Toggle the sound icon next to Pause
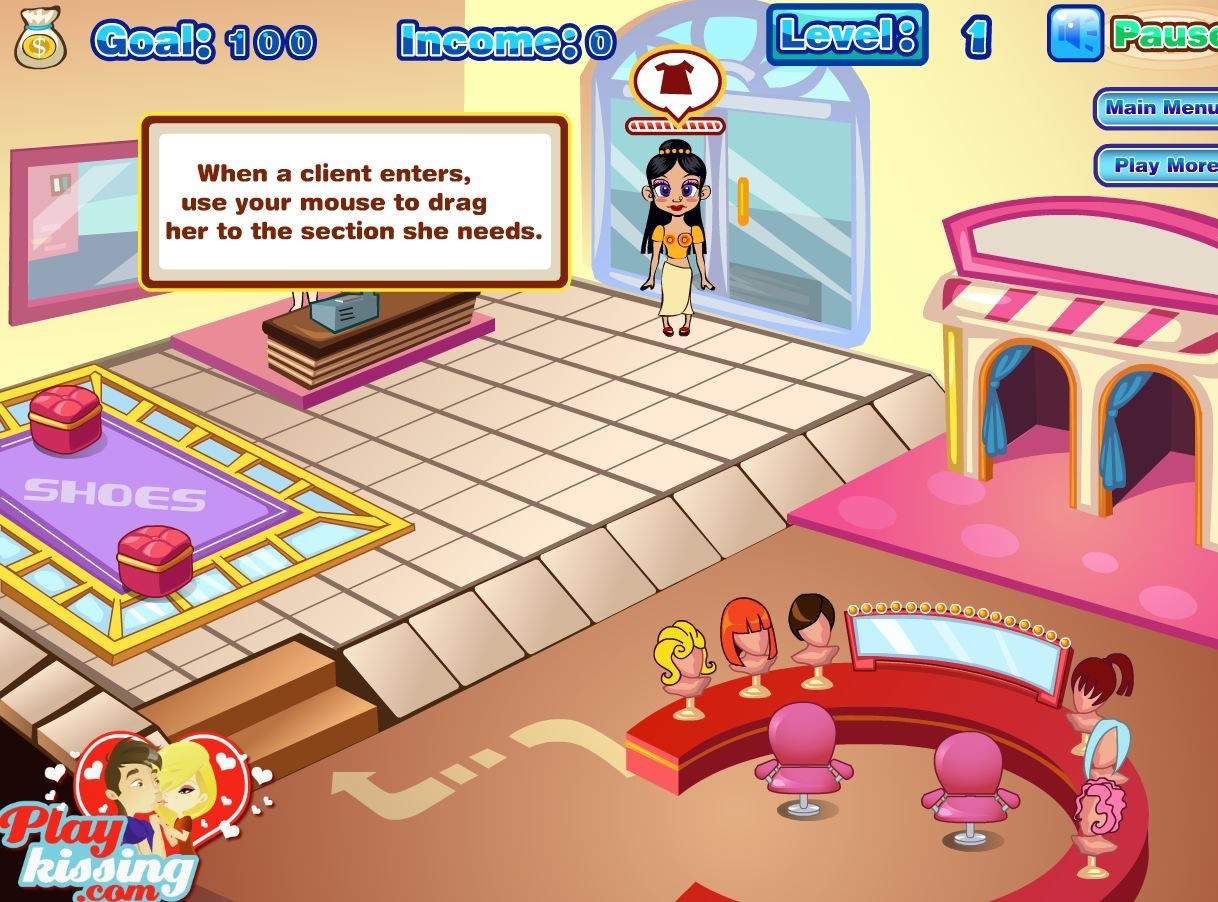 click(x=1075, y=34)
